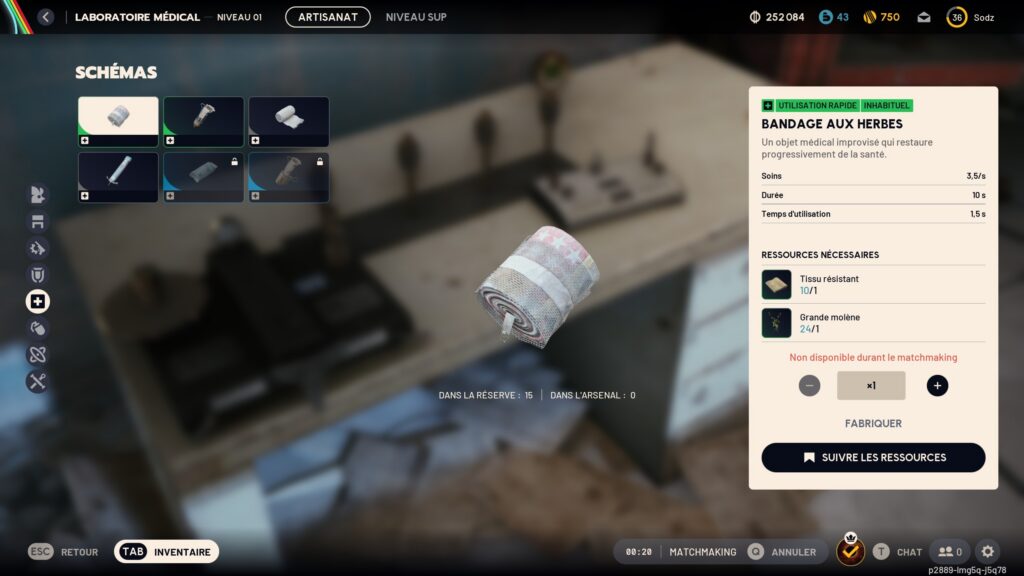Open the squad members button
1024x576 pixels.
pyautogui.click(x=949, y=551)
